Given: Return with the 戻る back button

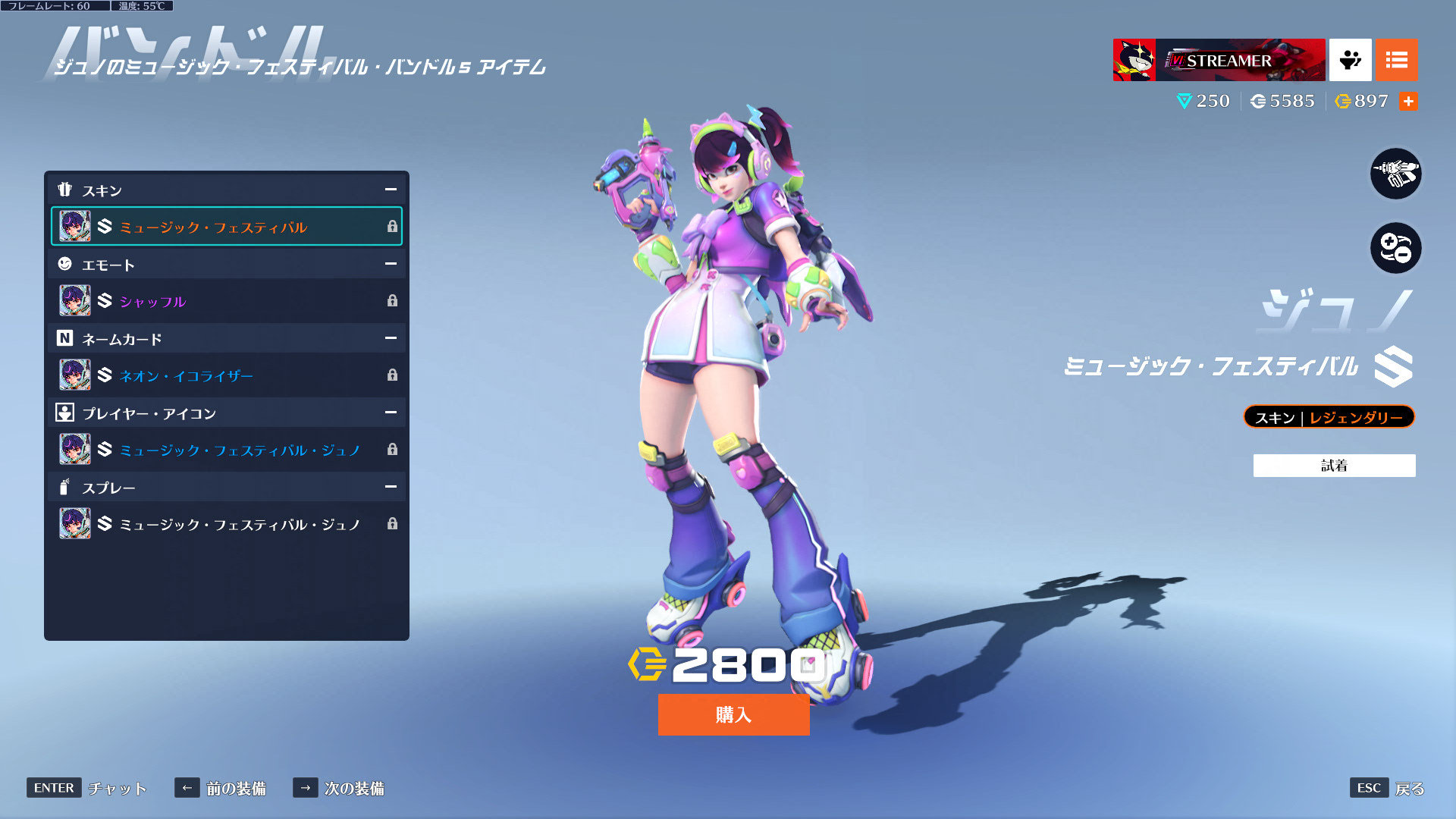Looking at the screenshot, I should coord(1387,788).
